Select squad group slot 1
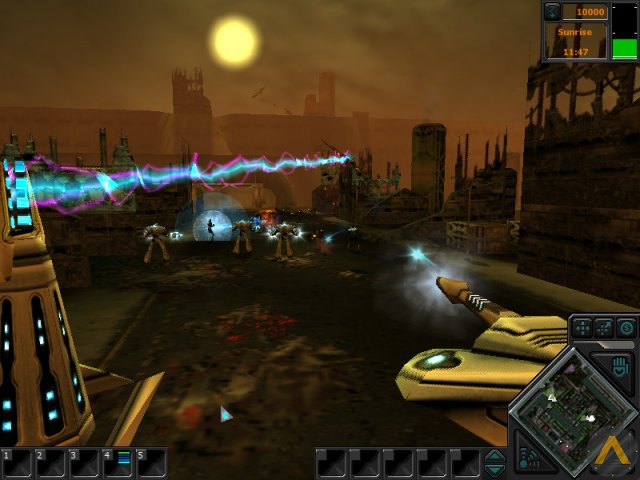 tap(16, 463)
